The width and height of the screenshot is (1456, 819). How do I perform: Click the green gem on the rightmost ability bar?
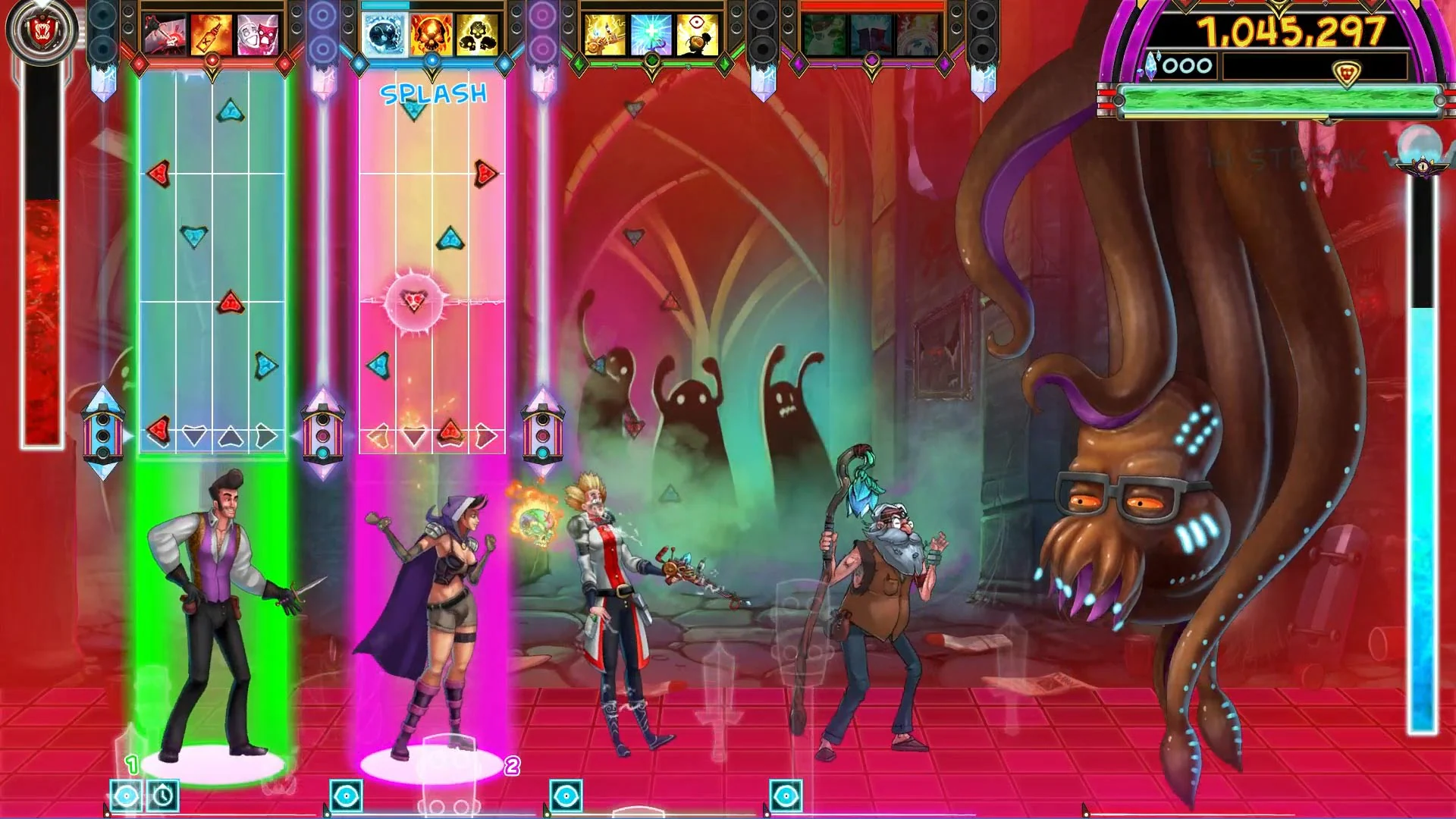pyautogui.click(x=725, y=63)
